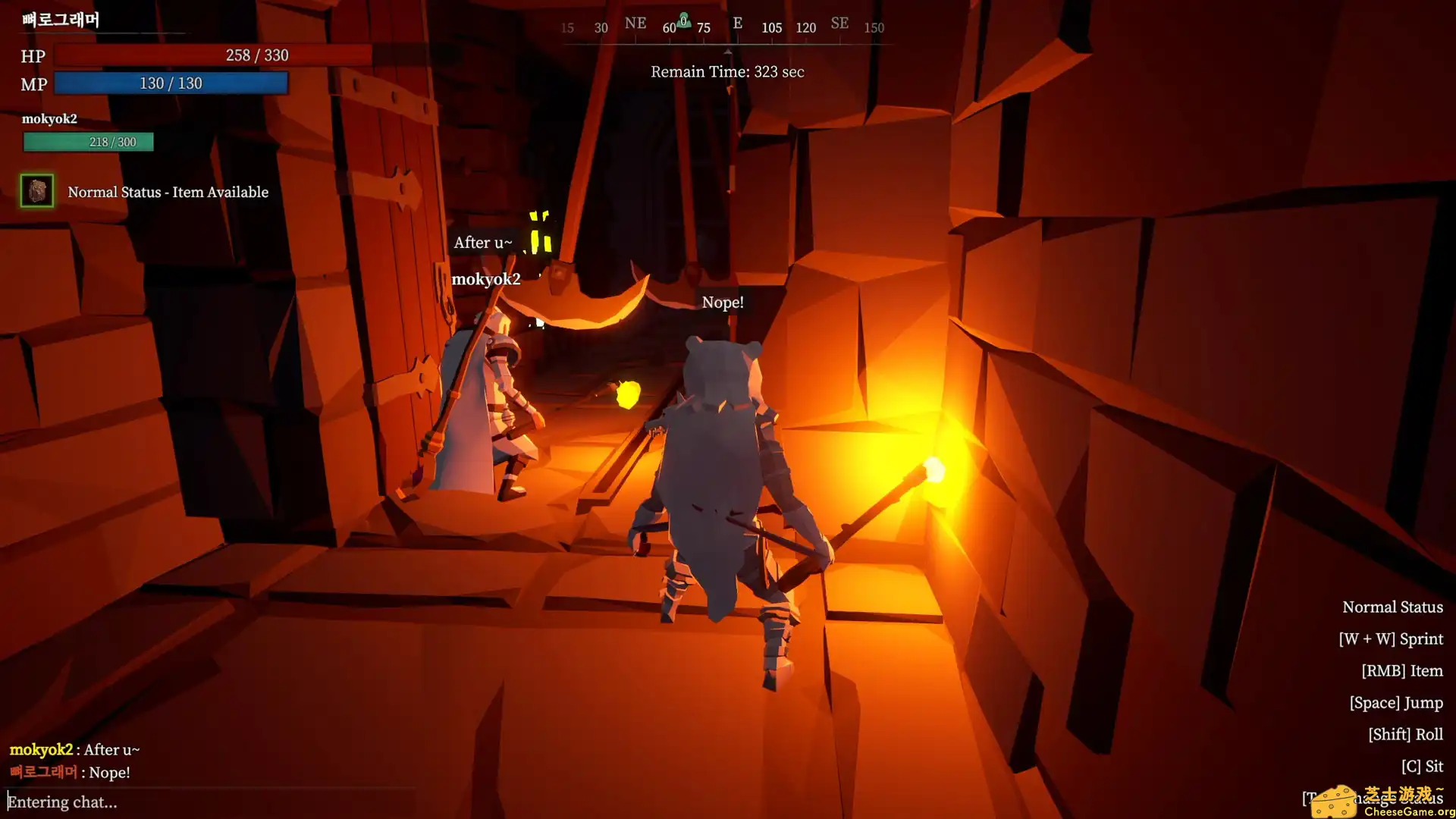Toggle Normal Status via the item indicator
The width and height of the screenshot is (1456, 819).
tap(167, 192)
